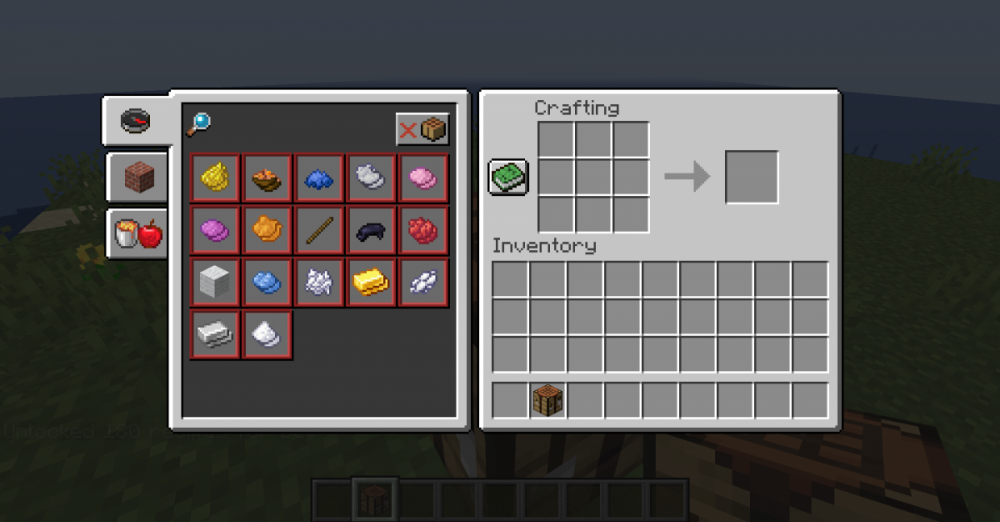Open the brick building blocks tab
Viewport: 1000px width, 522px height.
tap(138, 179)
